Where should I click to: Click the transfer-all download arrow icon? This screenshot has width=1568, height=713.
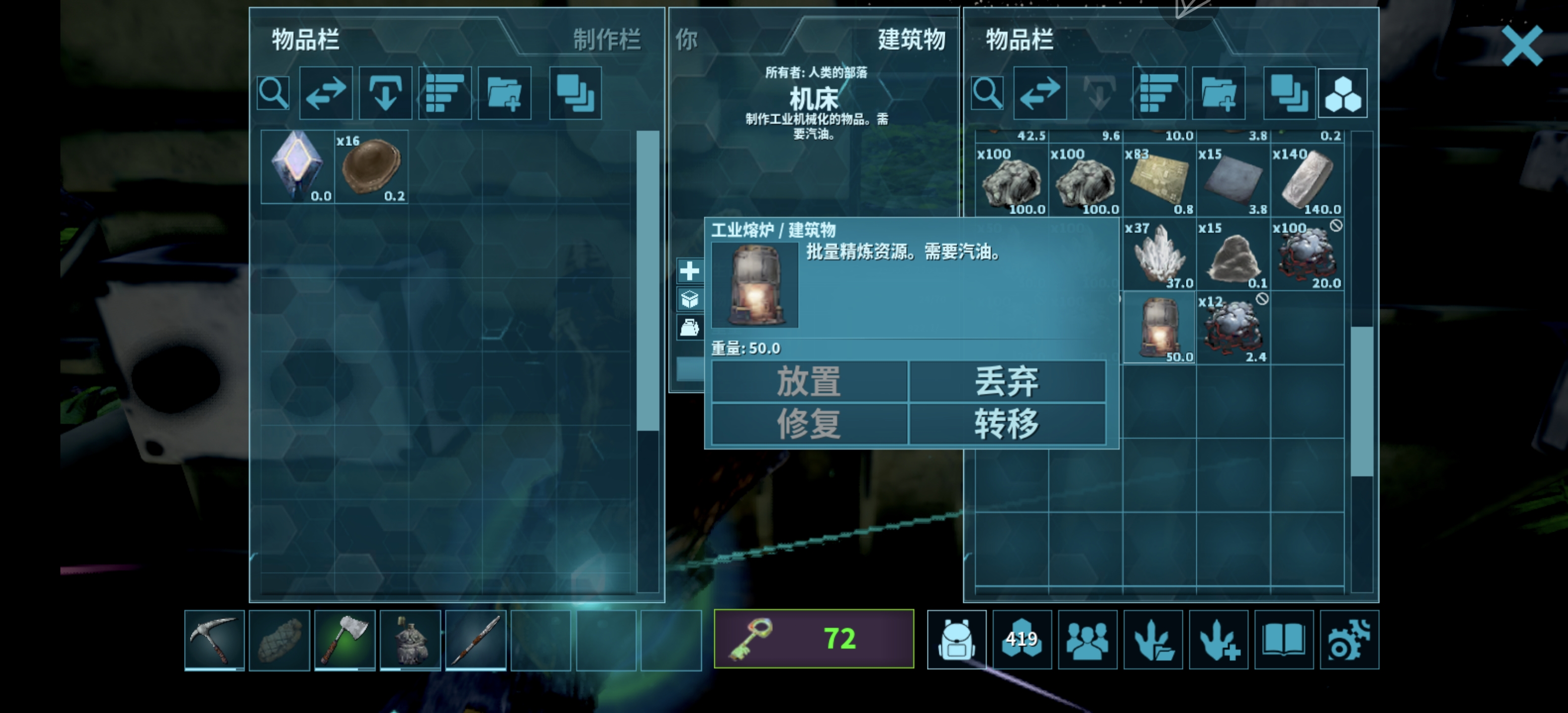pyautogui.click(x=385, y=93)
